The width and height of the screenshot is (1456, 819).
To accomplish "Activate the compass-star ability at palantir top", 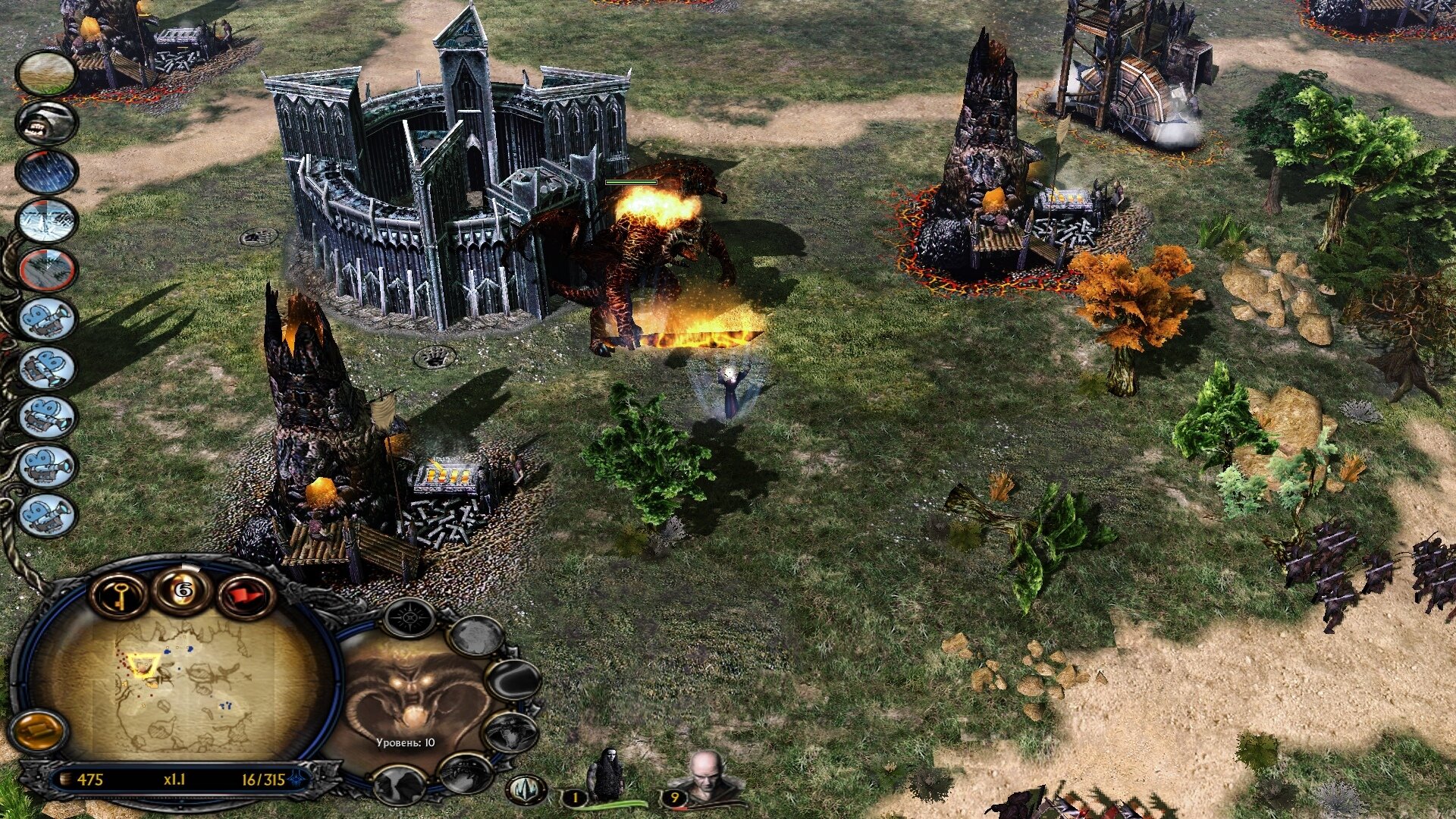I will coord(409,617).
